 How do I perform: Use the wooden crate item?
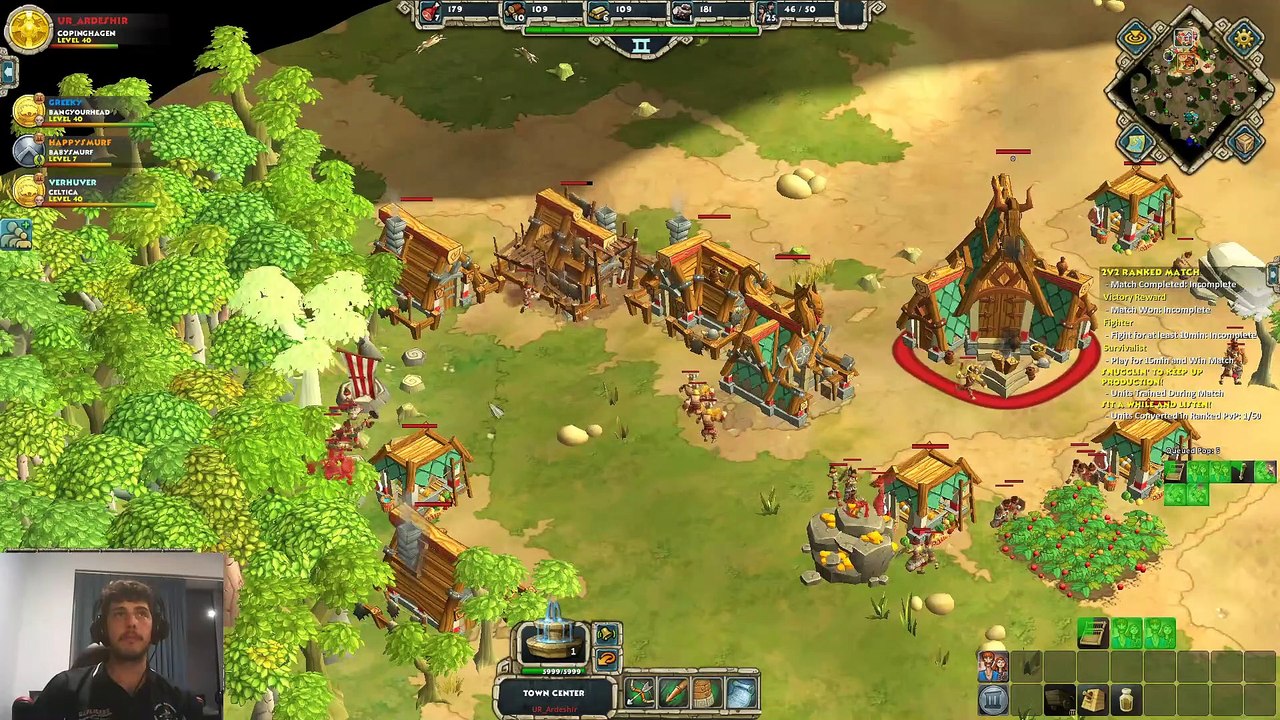click(x=1093, y=699)
